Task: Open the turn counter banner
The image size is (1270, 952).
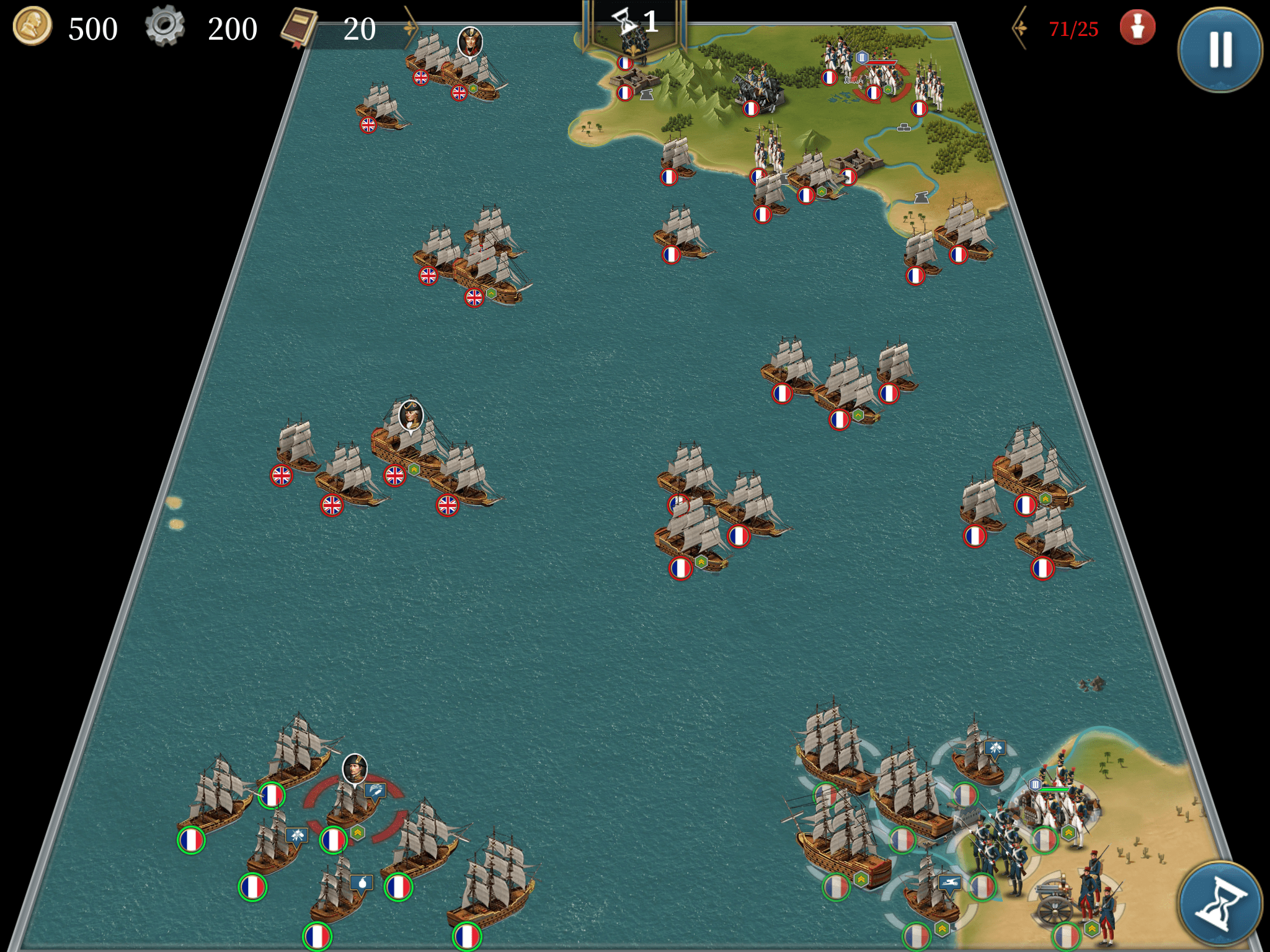Action: tap(634, 25)
